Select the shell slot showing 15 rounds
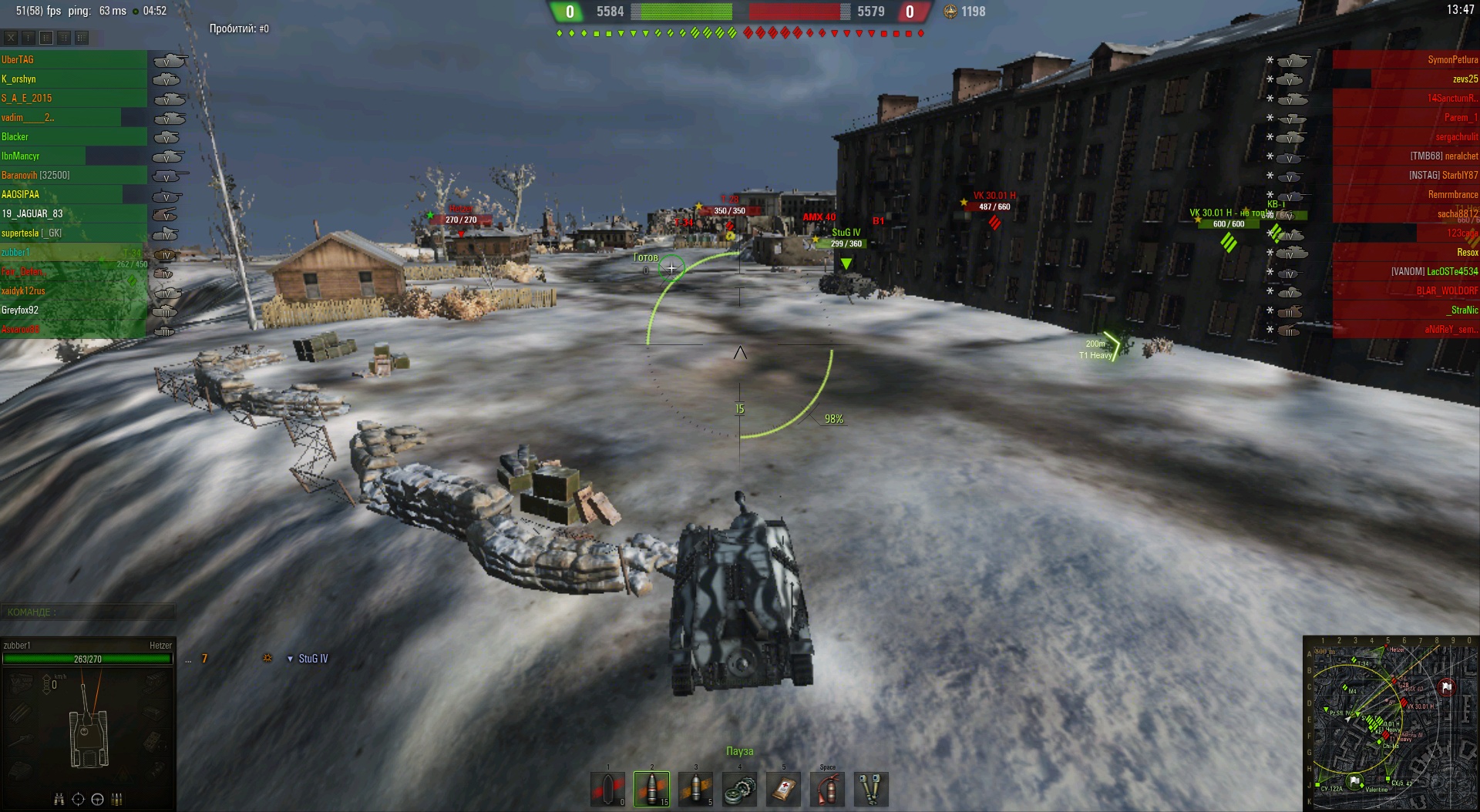 tap(651, 788)
